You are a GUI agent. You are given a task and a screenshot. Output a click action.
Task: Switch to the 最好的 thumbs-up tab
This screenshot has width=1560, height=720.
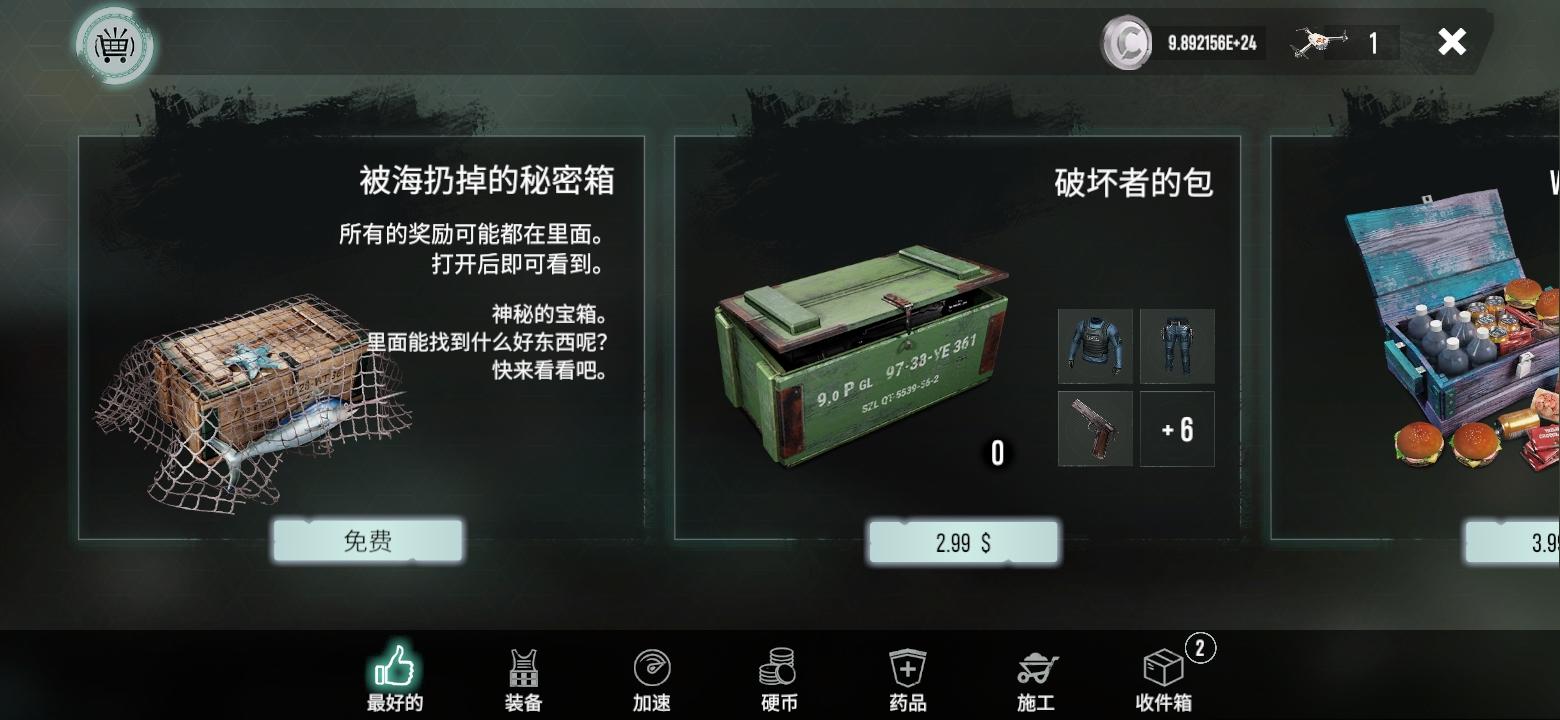pyautogui.click(x=396, y=665)
